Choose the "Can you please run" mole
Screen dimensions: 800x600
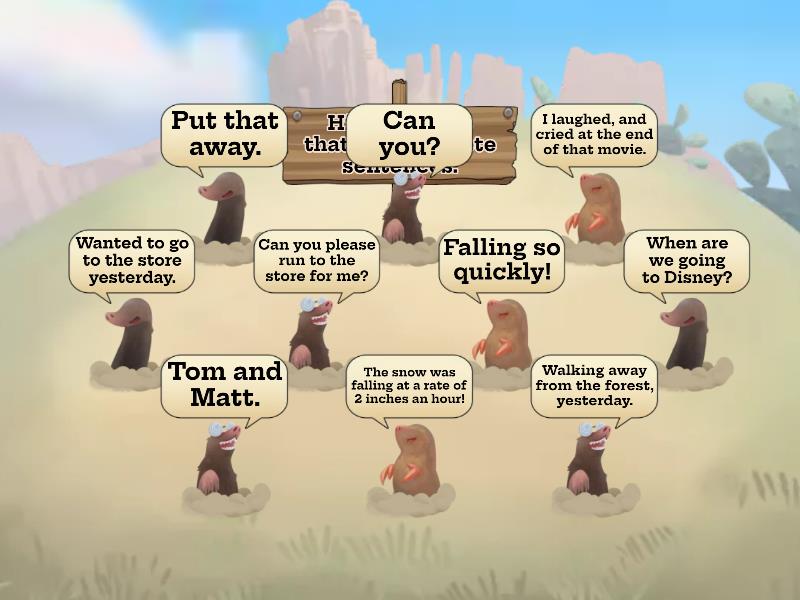pos(313,333)
